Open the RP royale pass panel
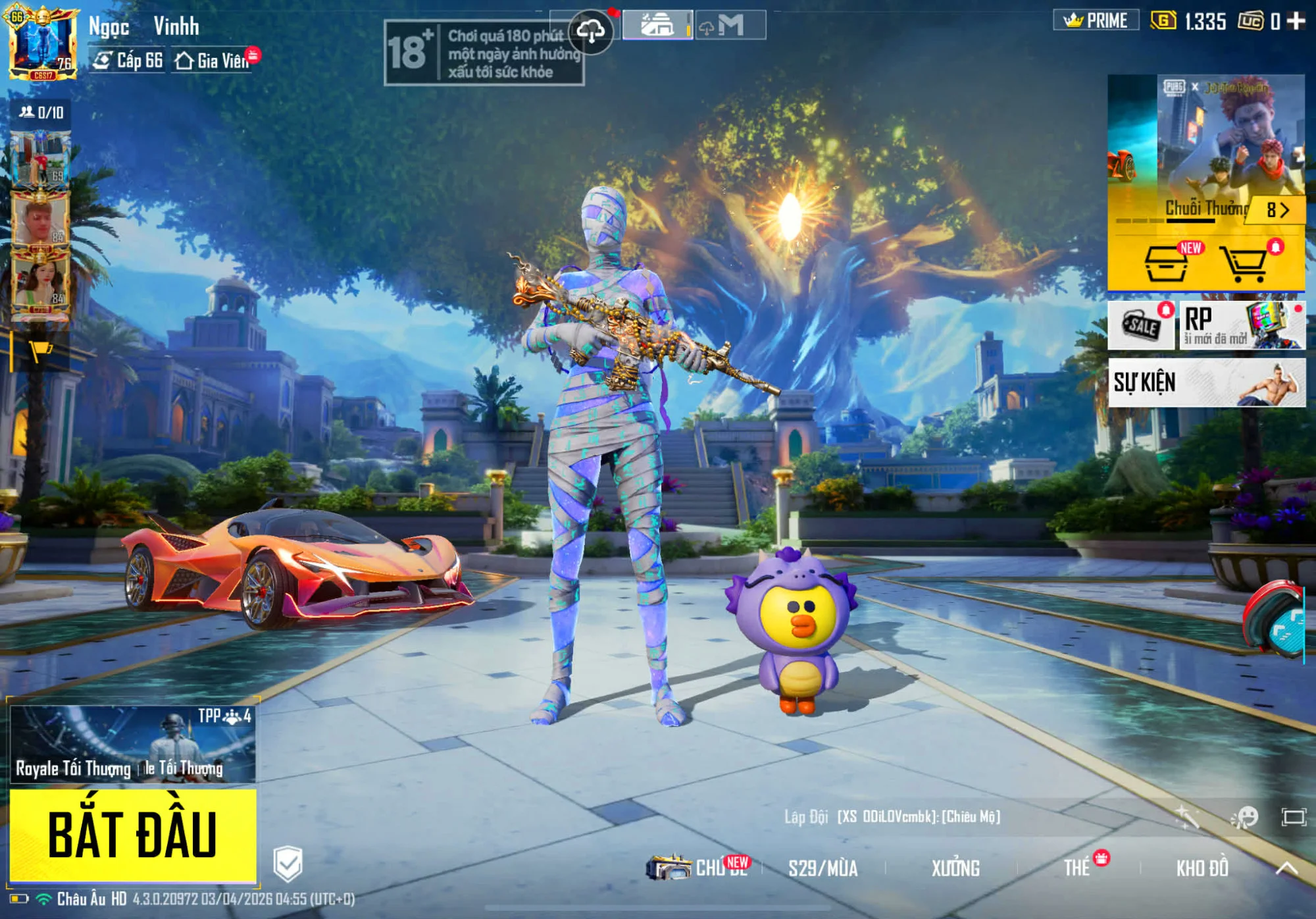 (x=1242, y=325)
